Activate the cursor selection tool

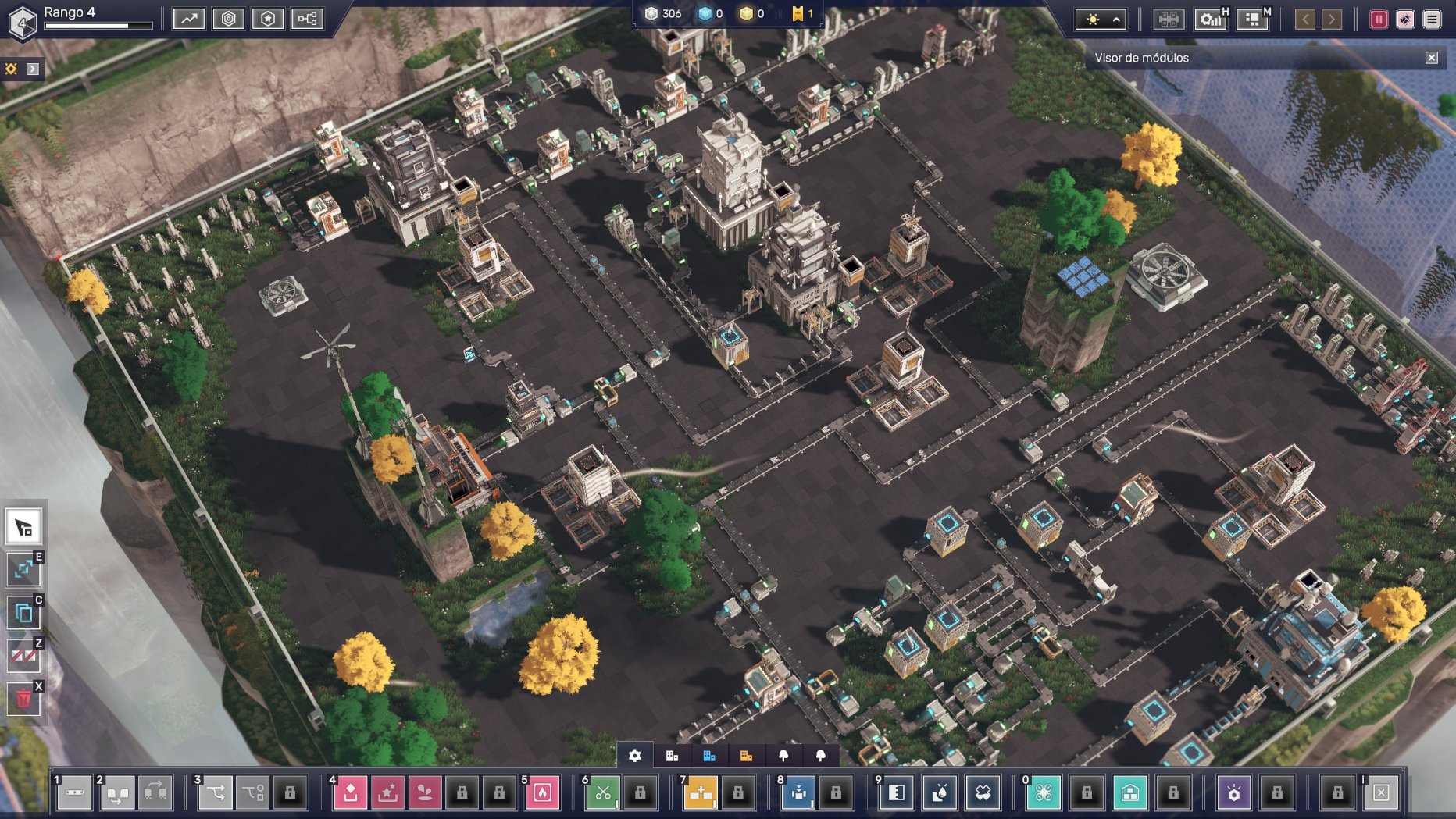[23, 529]
